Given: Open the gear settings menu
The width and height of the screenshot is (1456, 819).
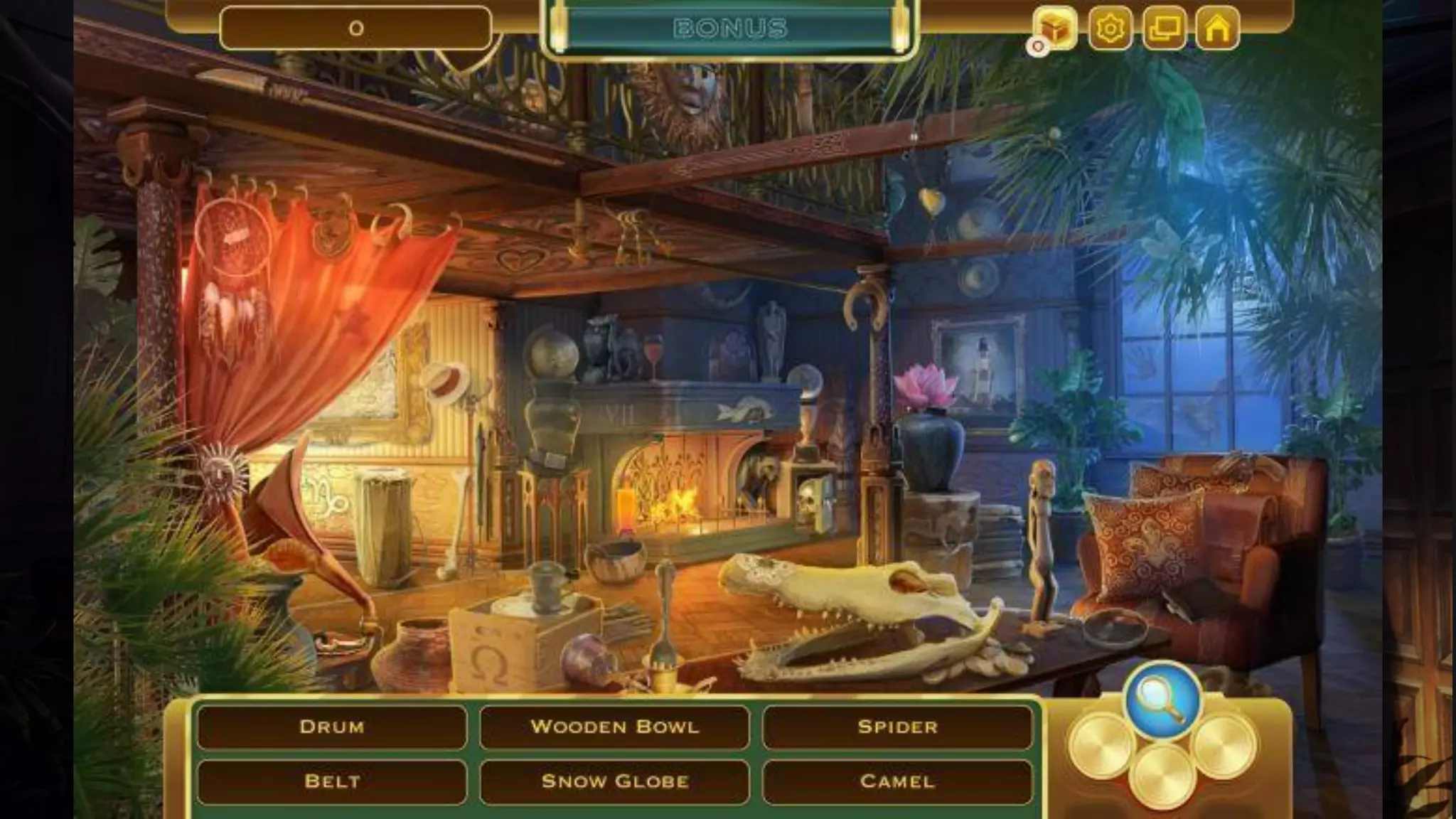Looking at the screenshot, I should pyautogui.click(x=1109, y=28).
